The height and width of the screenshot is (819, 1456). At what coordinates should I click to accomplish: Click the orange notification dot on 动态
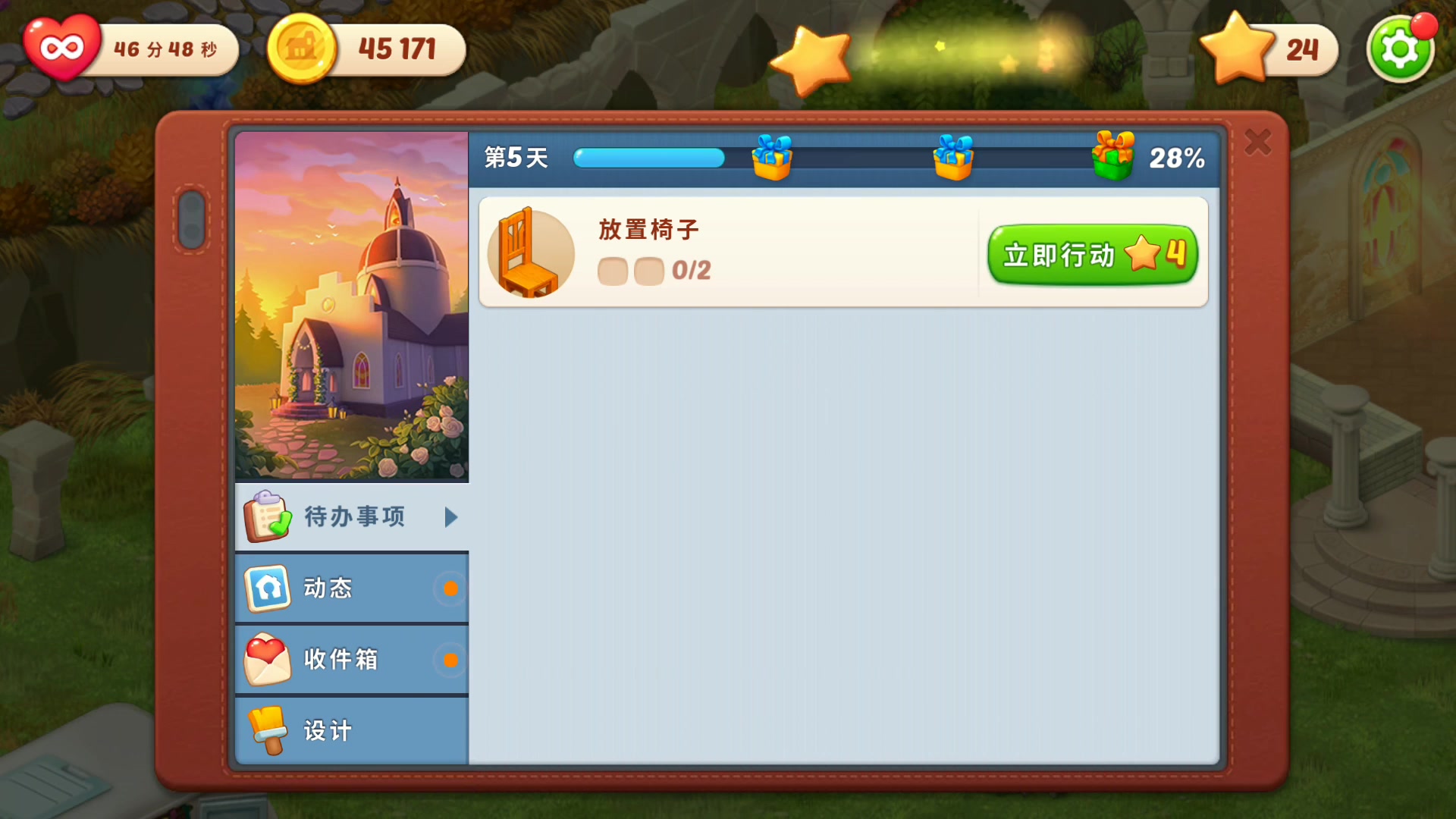453,588
